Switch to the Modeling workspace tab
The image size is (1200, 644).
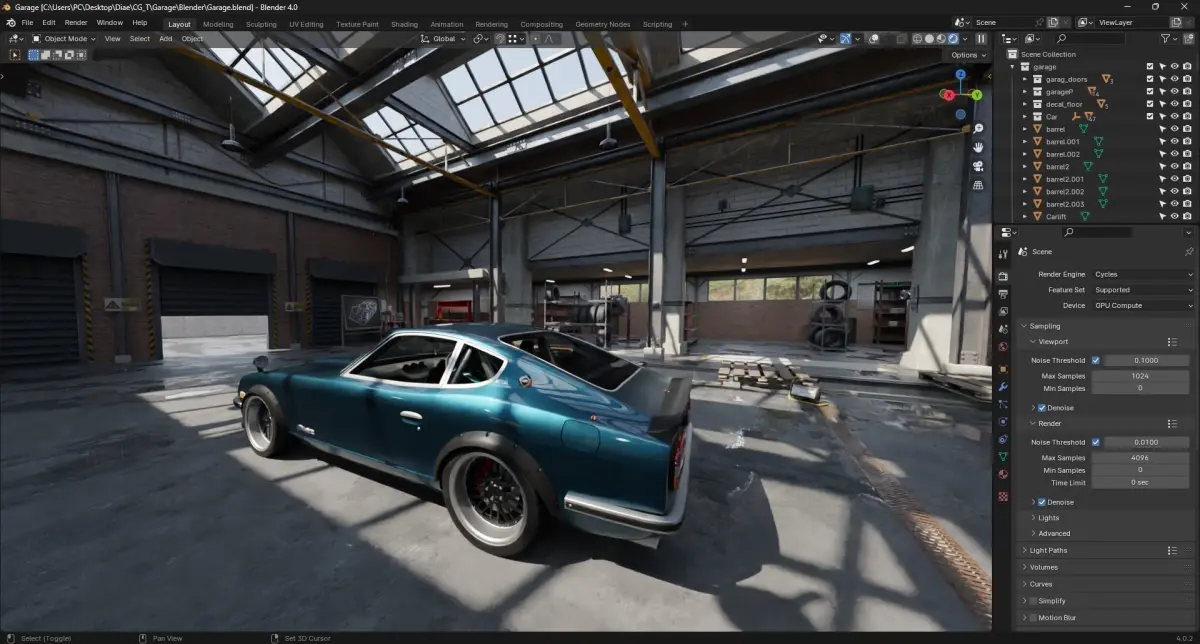pos(218,24)
